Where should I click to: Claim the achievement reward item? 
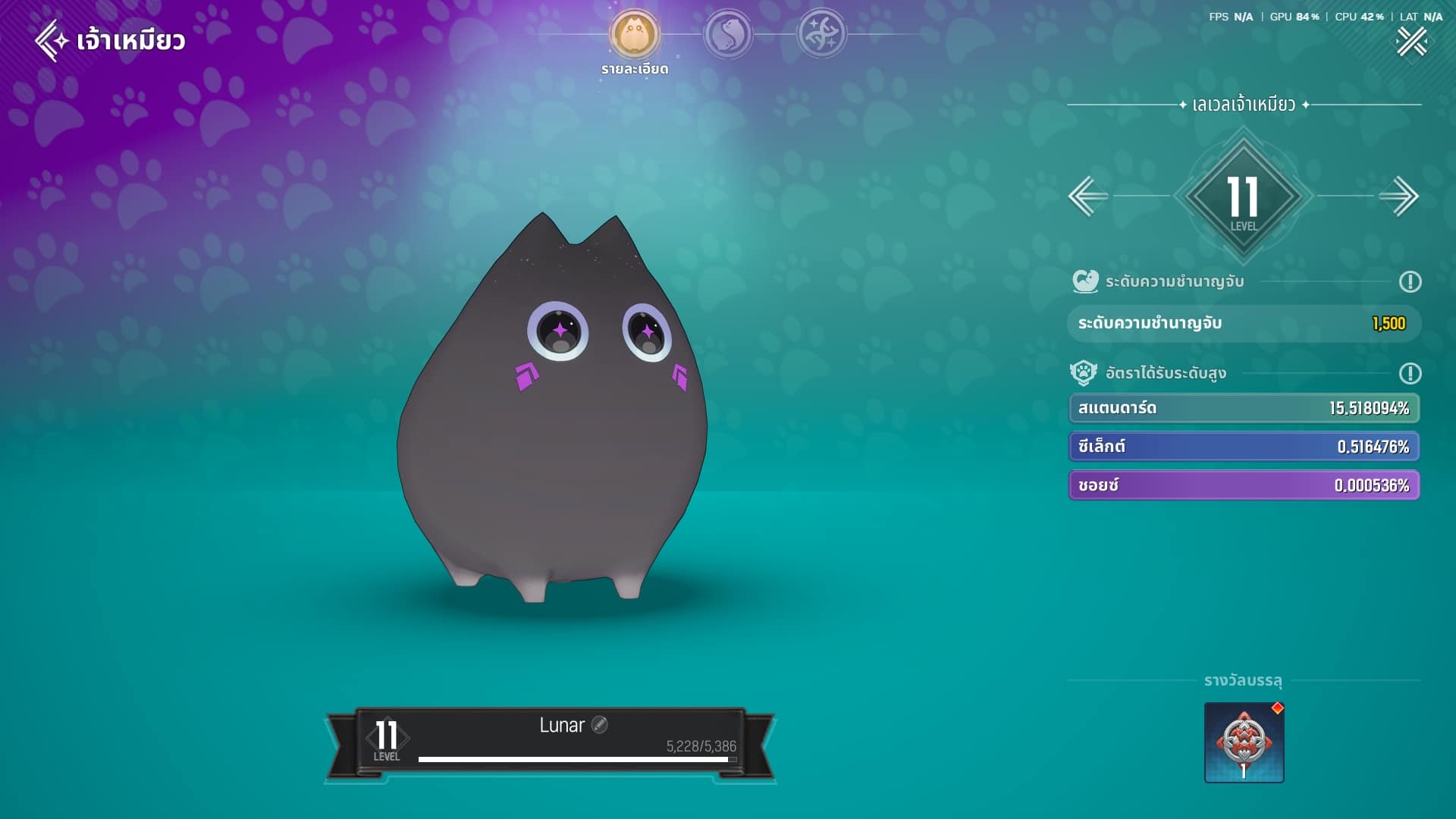1244,742
